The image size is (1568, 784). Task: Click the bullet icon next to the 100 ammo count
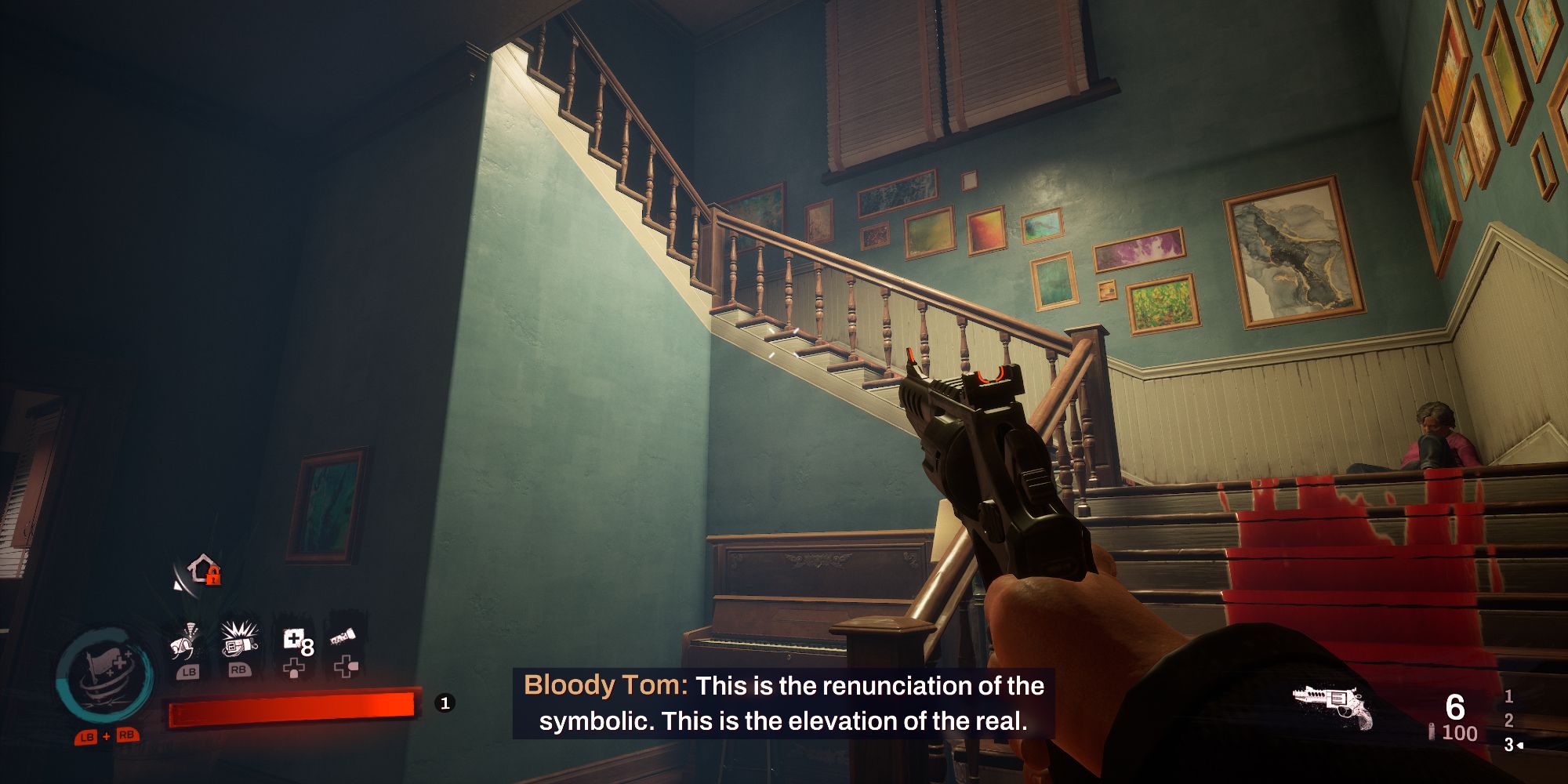[x=1432, y=731]
